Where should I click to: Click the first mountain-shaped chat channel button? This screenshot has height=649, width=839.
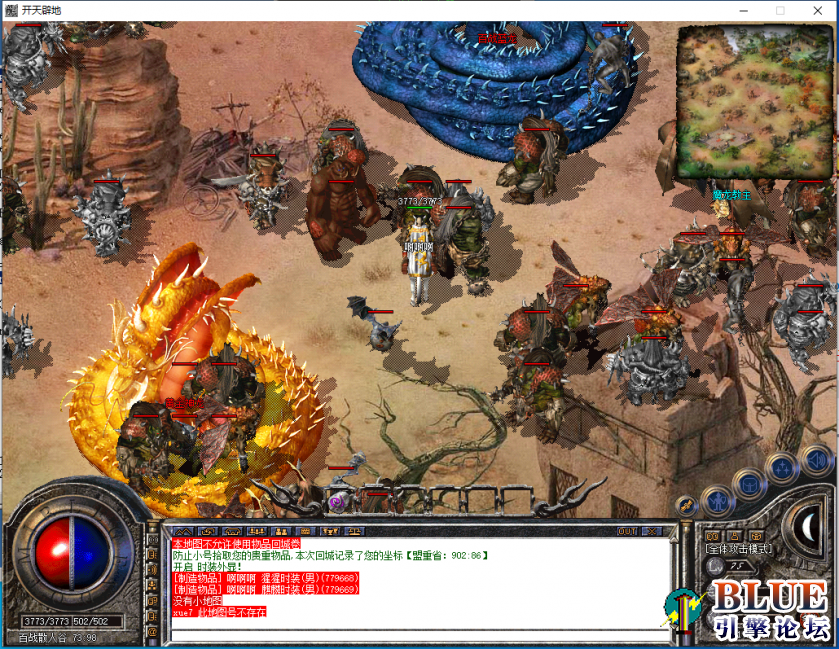click(182, 531)
